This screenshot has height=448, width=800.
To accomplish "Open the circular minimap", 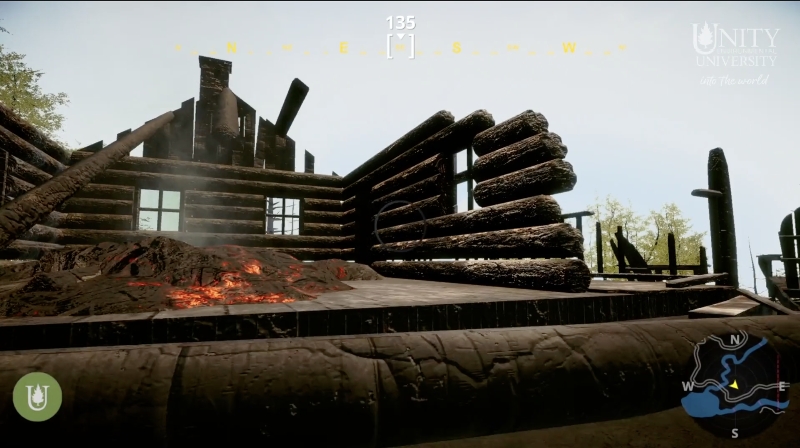I will click(735, 384).
